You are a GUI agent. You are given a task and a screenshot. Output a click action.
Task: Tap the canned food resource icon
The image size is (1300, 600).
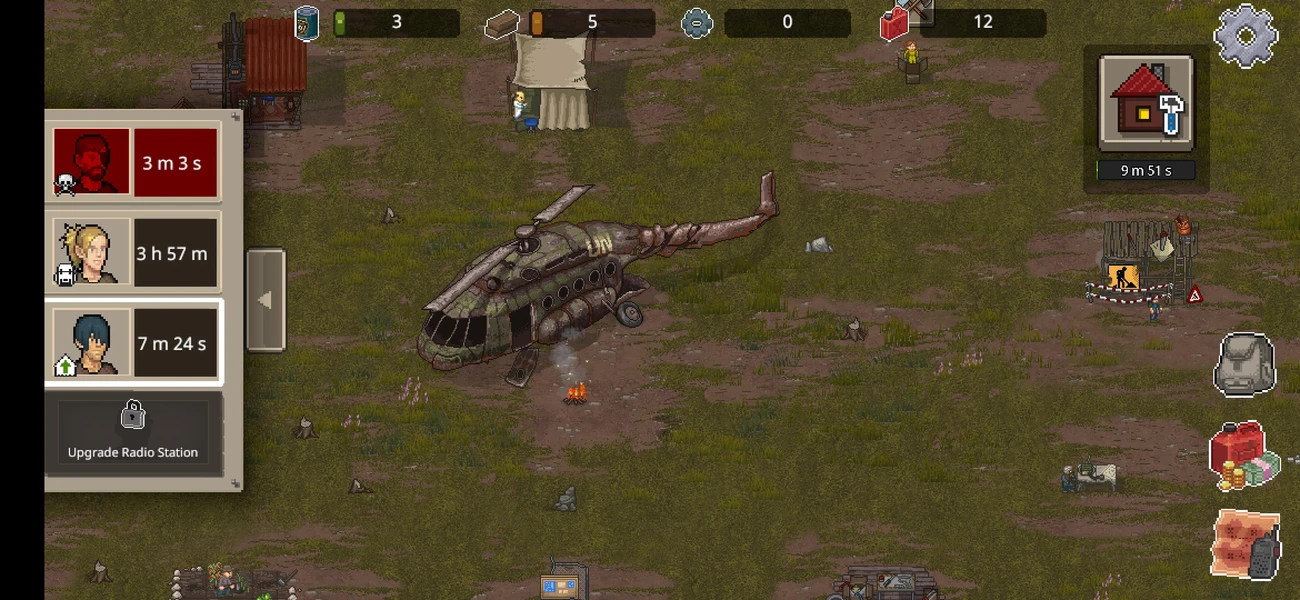[x=306, y=23]
